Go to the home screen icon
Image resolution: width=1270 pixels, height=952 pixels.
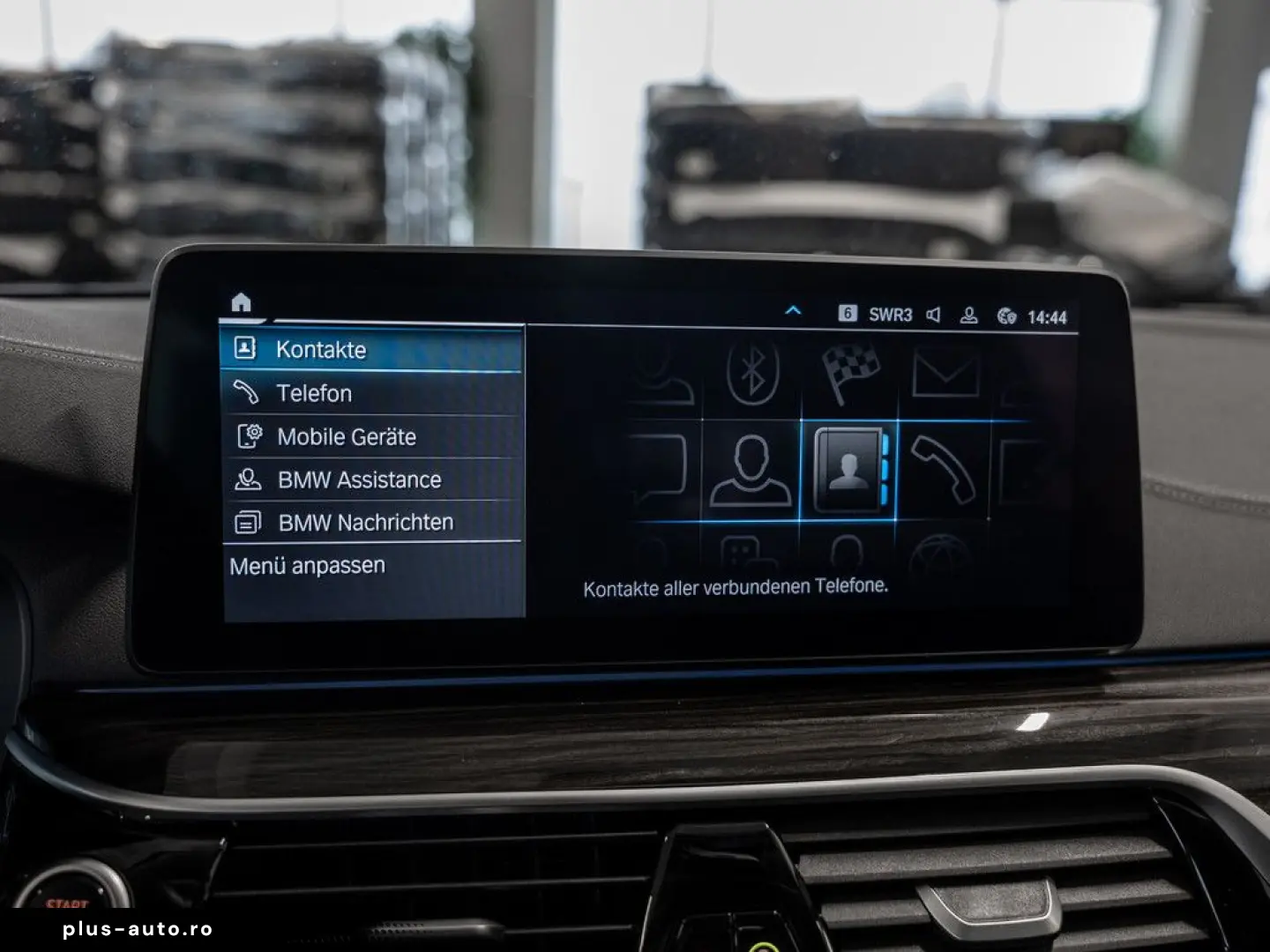[x=241, y=302]
